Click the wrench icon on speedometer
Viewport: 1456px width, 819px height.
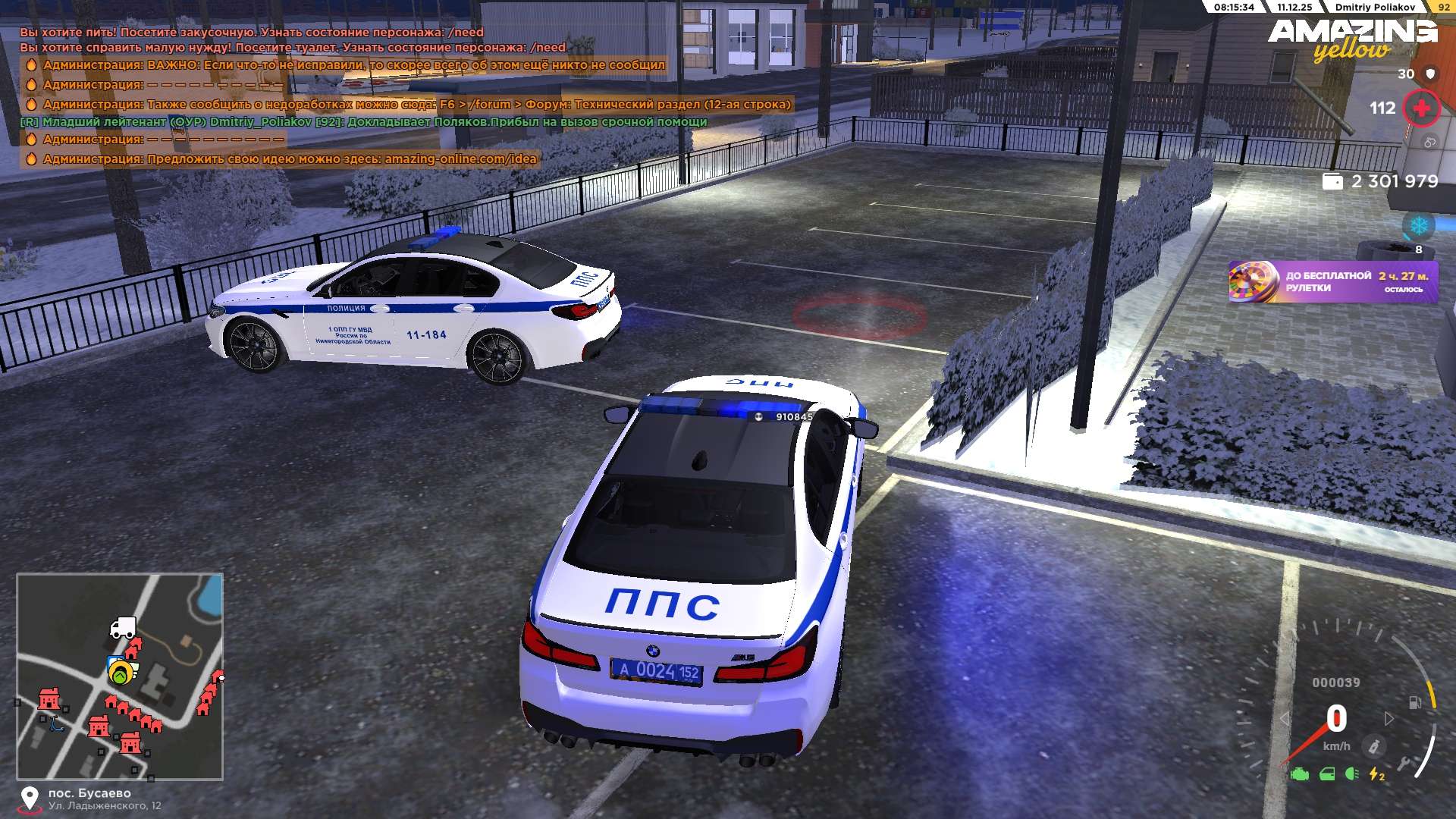pos(1404,764)
